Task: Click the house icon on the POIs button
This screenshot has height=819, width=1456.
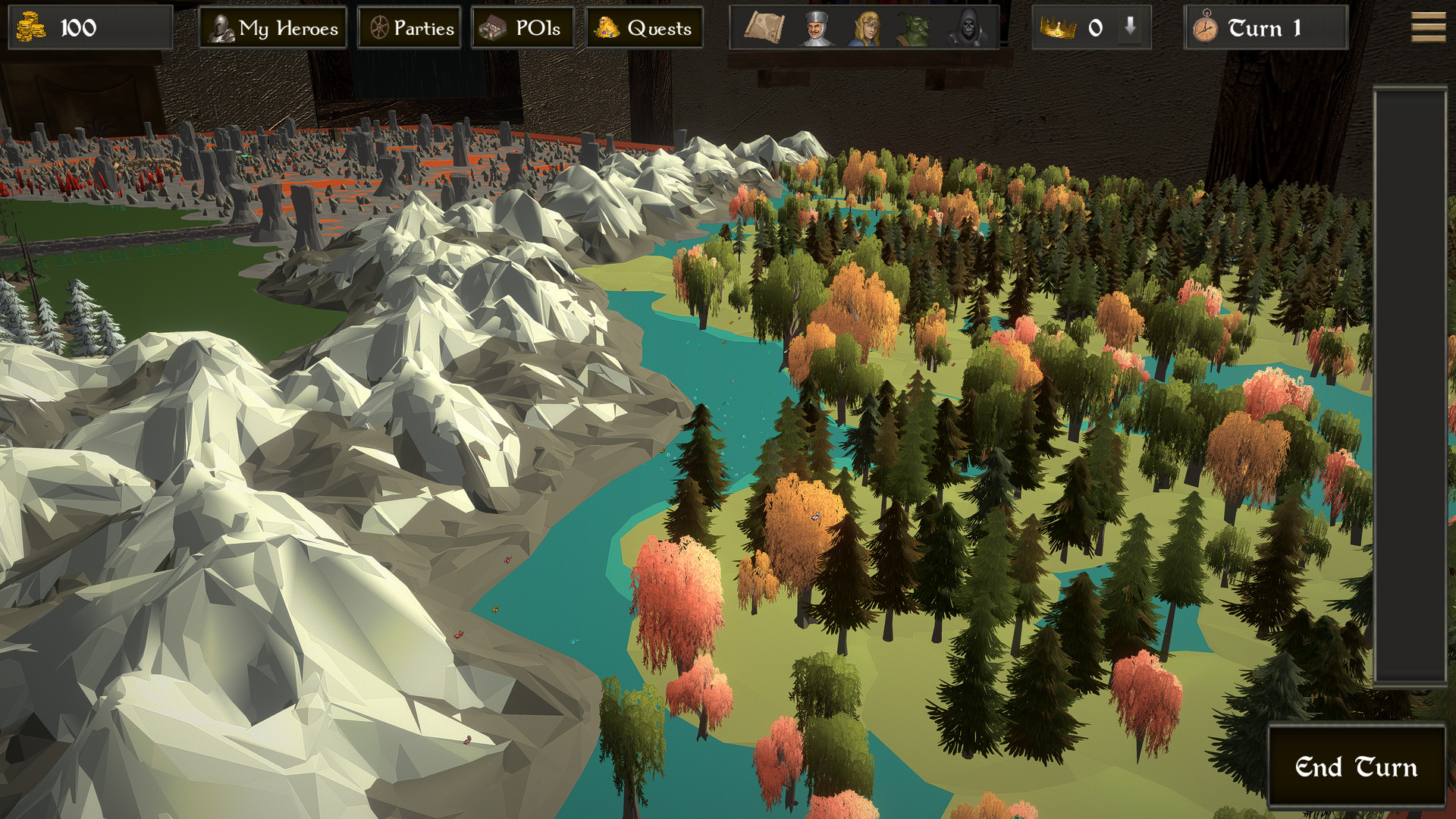Action: click(494, 27)
